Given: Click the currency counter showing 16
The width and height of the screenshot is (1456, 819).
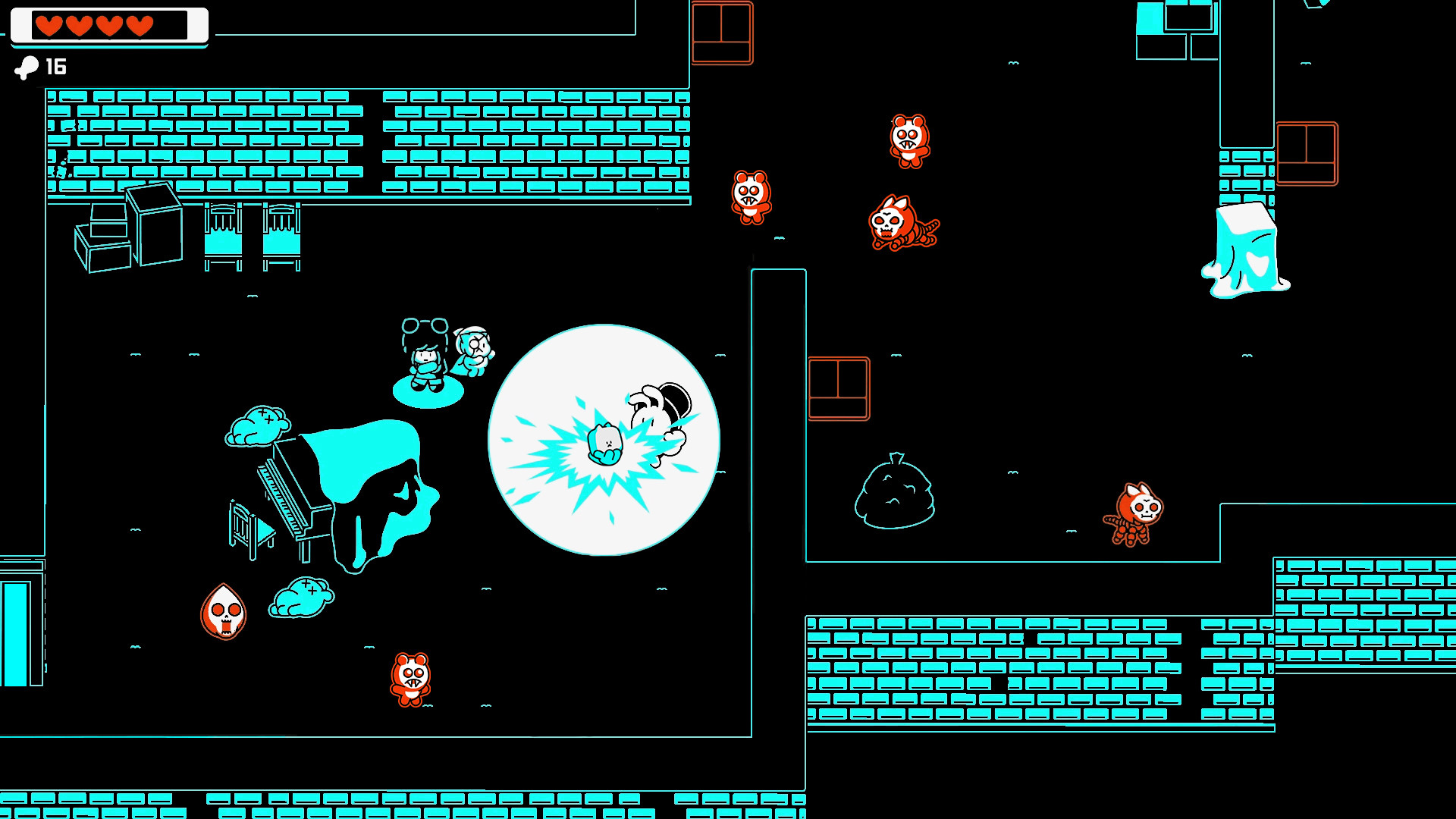Looking at the screenshot, I should pyautogui.click(x=55, y=67).
